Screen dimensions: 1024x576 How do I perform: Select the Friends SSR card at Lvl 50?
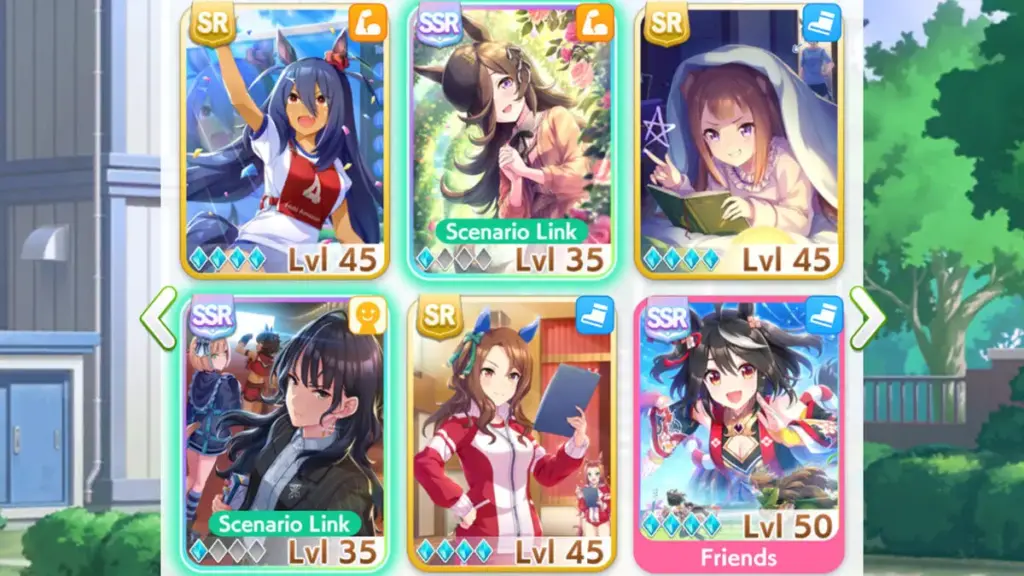pyautogui.click(x=740, y=430)
